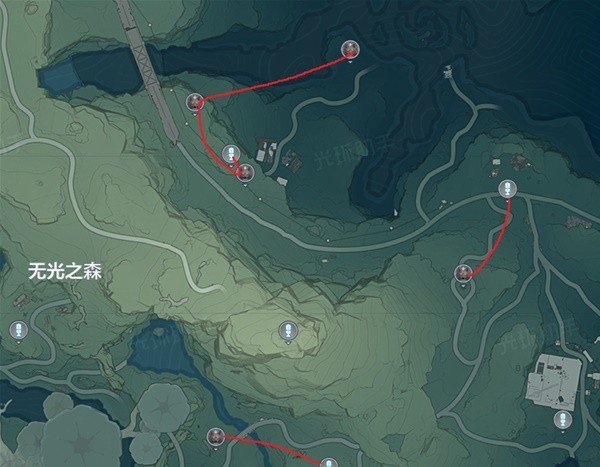The height and width of the screenshot is (467, 600).
Task: Select the teleport waypoint below the 无光之森 label
Action: (17, 330)
